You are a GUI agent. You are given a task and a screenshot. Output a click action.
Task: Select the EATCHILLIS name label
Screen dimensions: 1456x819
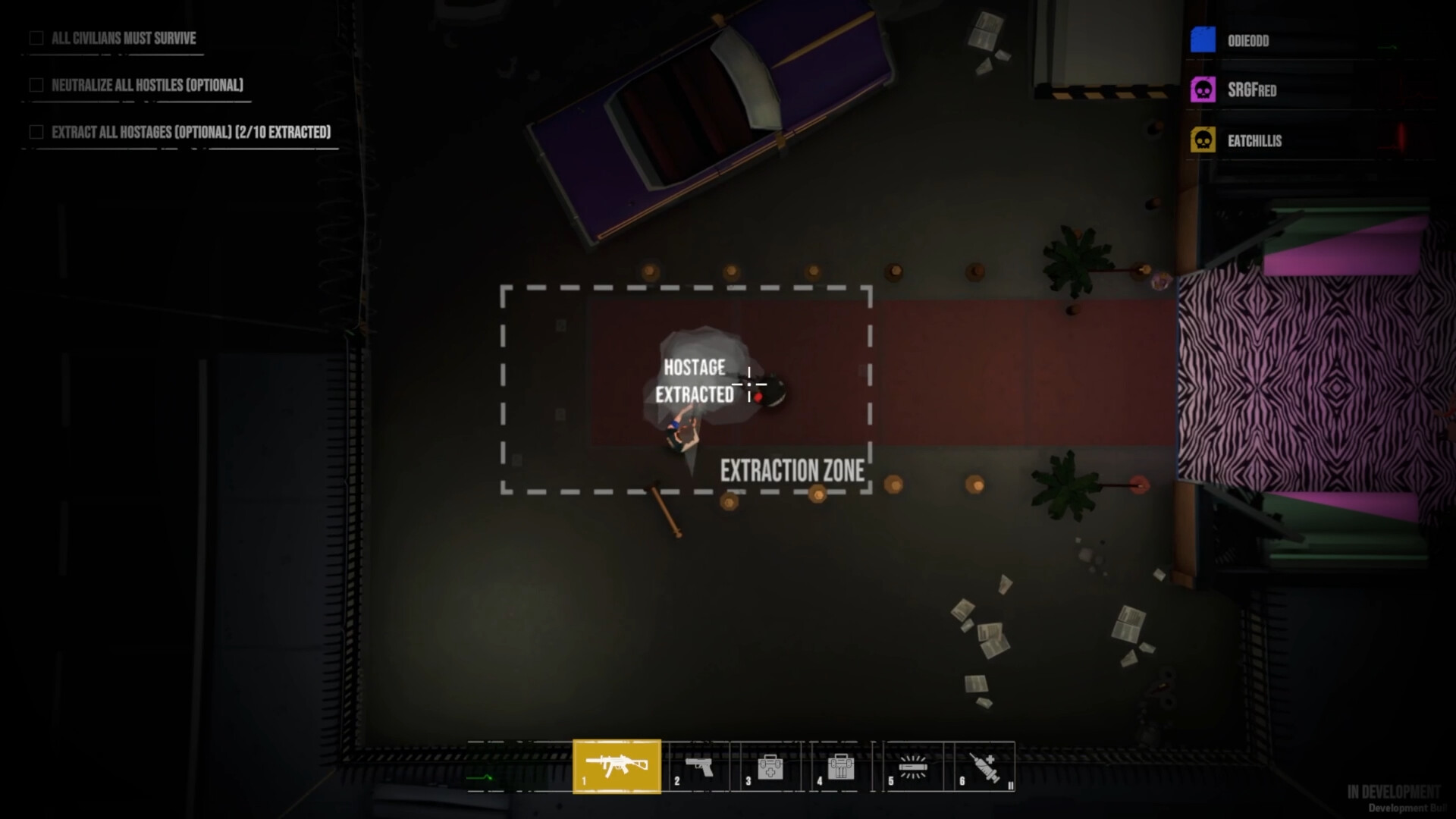pos(1256,140)
